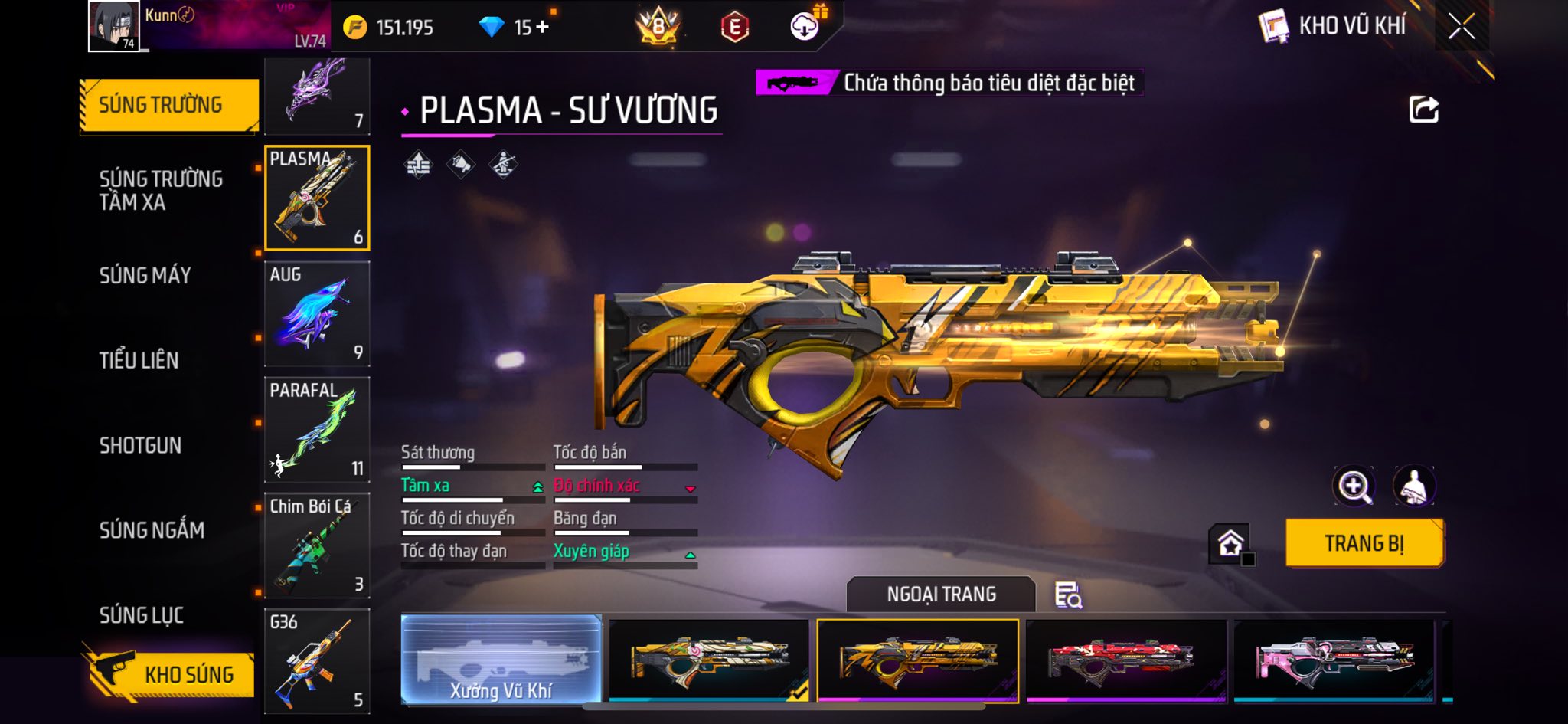The width and height of the screenshot is (1568, 724).
Task: Equip the weapon with TRANG BỊ
Action: 1364,543
